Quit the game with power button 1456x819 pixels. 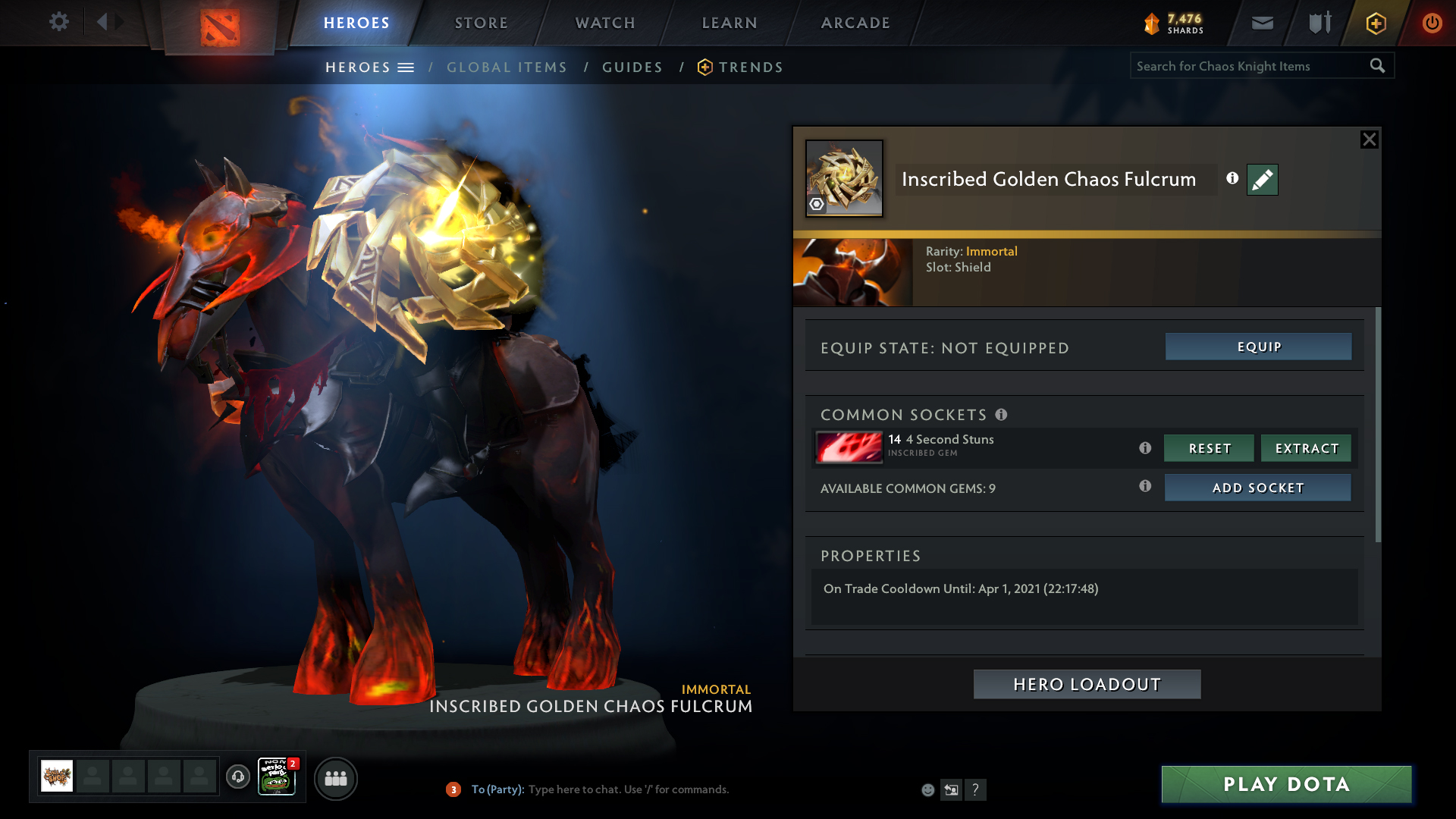[x=1432, y=23]
